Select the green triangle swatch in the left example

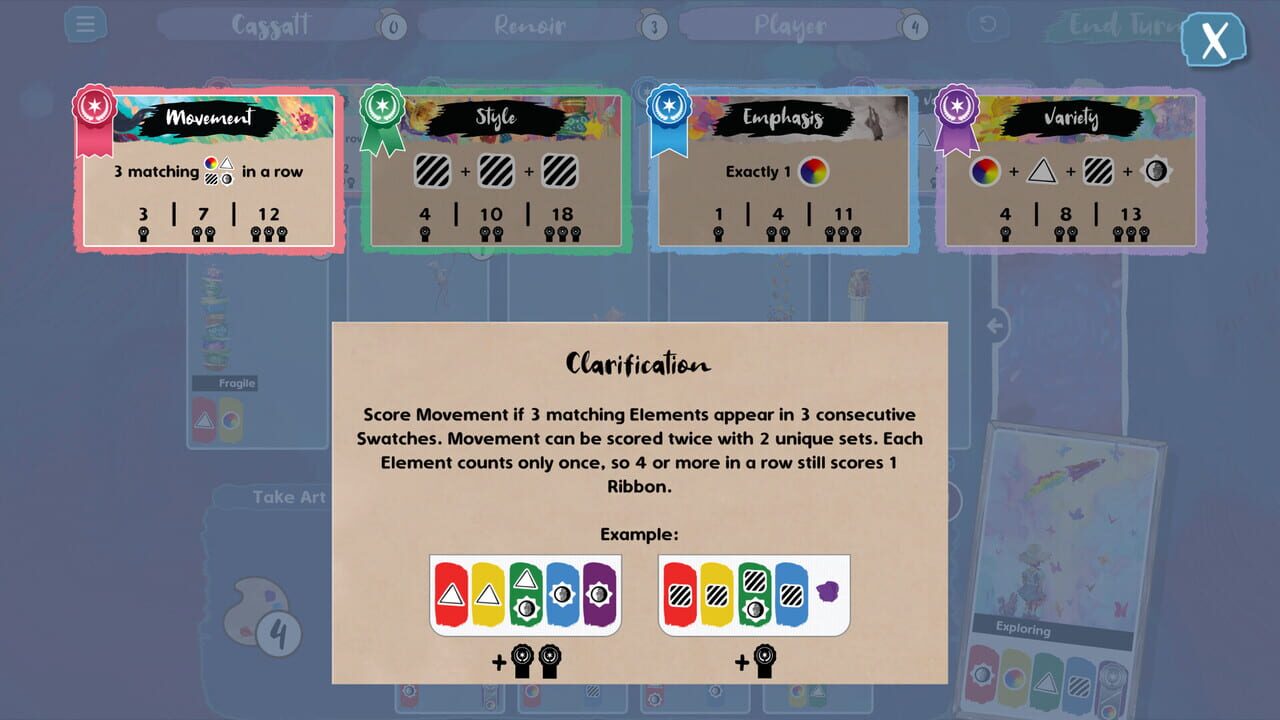(525, 595)
